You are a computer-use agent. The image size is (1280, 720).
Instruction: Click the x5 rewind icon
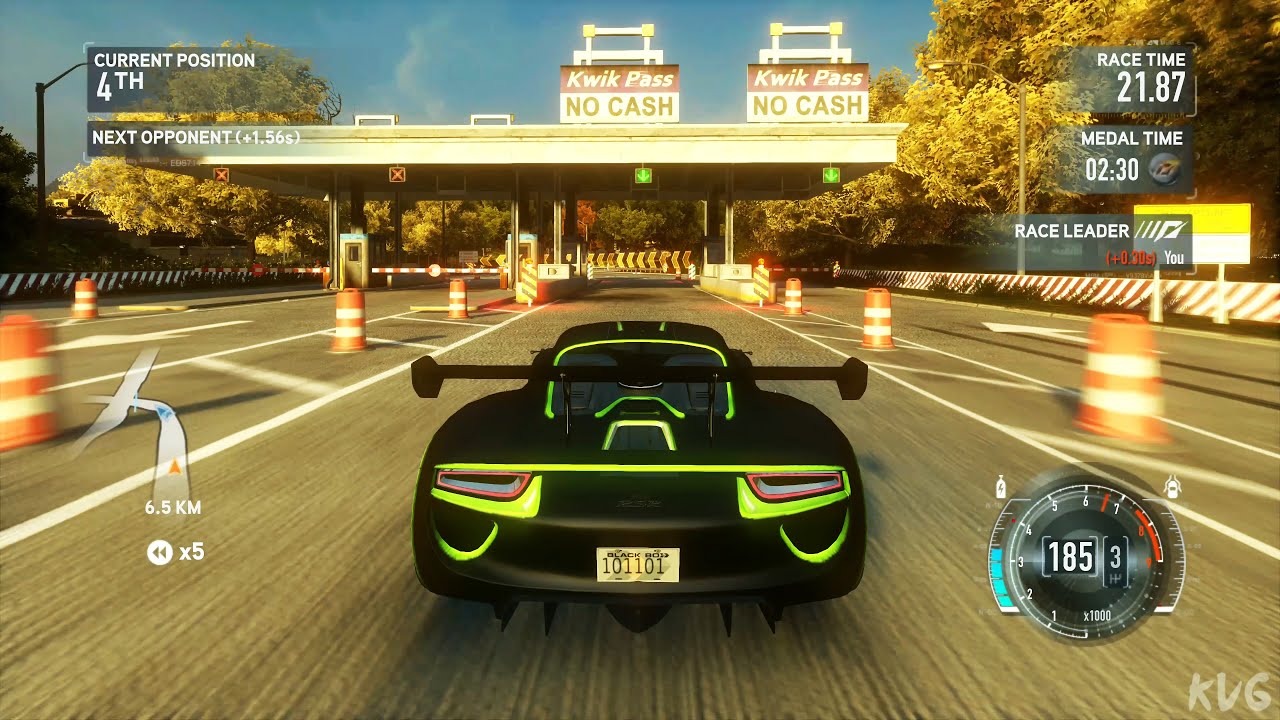point(161,553)
